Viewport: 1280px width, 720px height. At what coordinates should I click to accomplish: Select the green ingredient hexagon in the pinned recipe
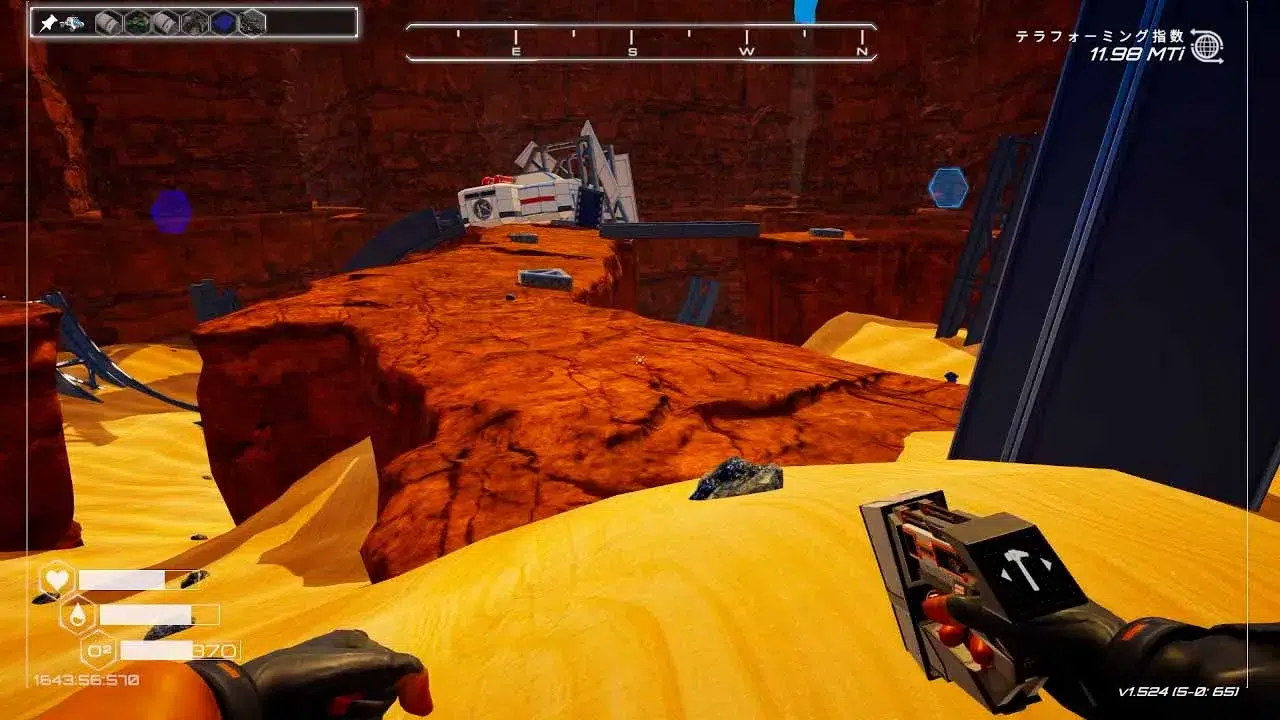[137, 22]
